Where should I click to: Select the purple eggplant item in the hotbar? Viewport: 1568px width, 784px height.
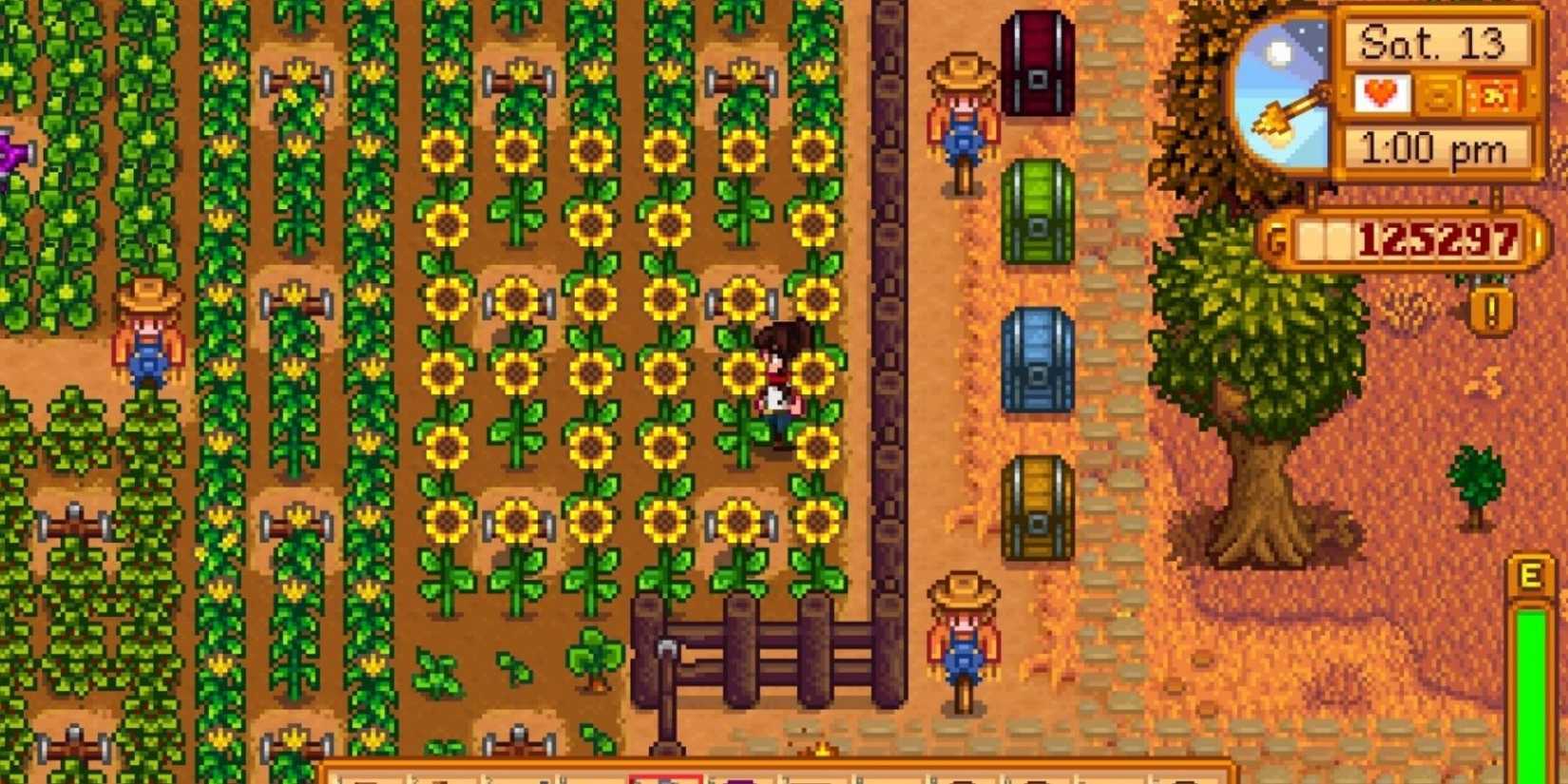click(x=740, y=777)
